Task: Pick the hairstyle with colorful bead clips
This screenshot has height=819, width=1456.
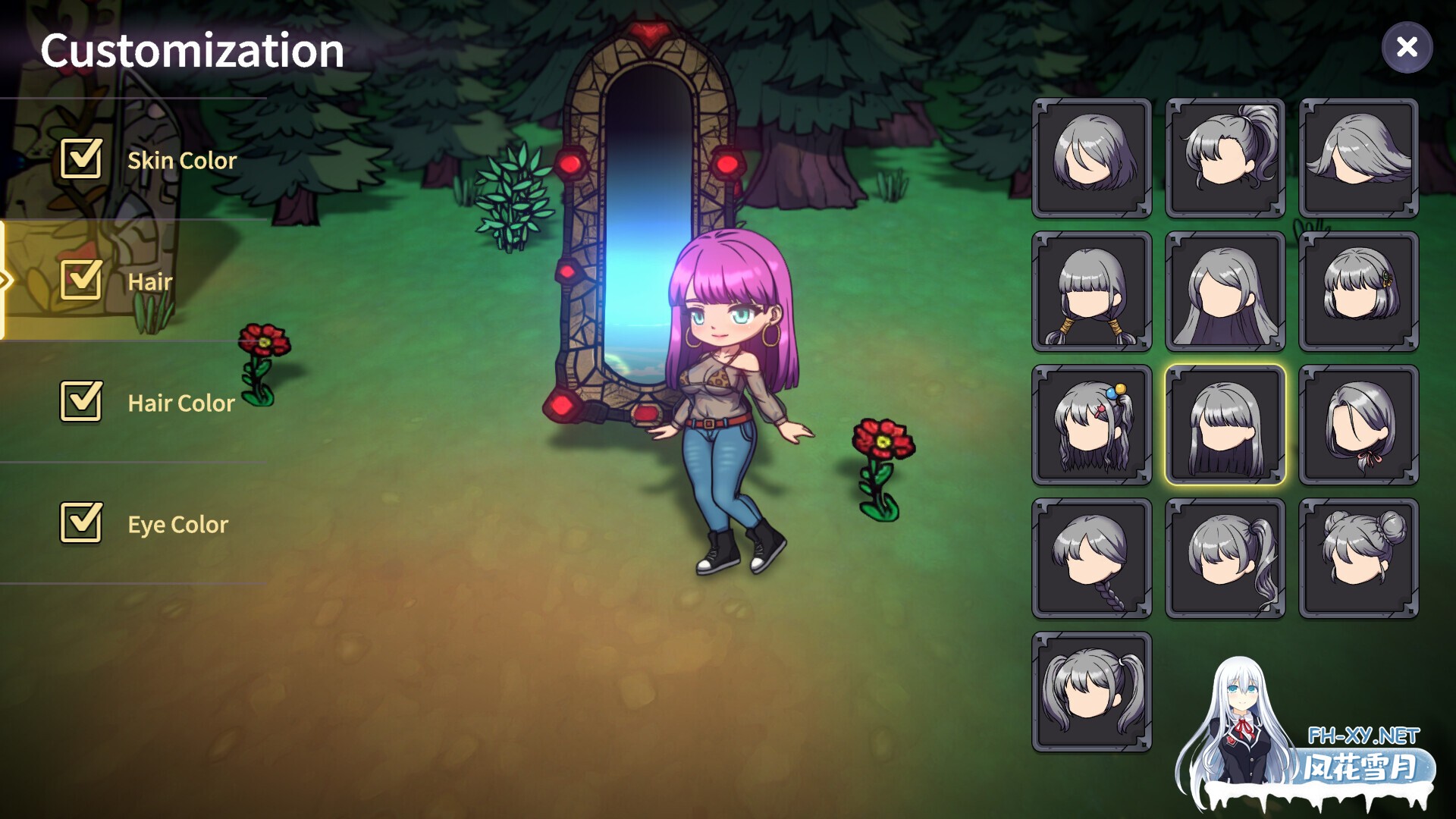Action: coord(1092,423)
